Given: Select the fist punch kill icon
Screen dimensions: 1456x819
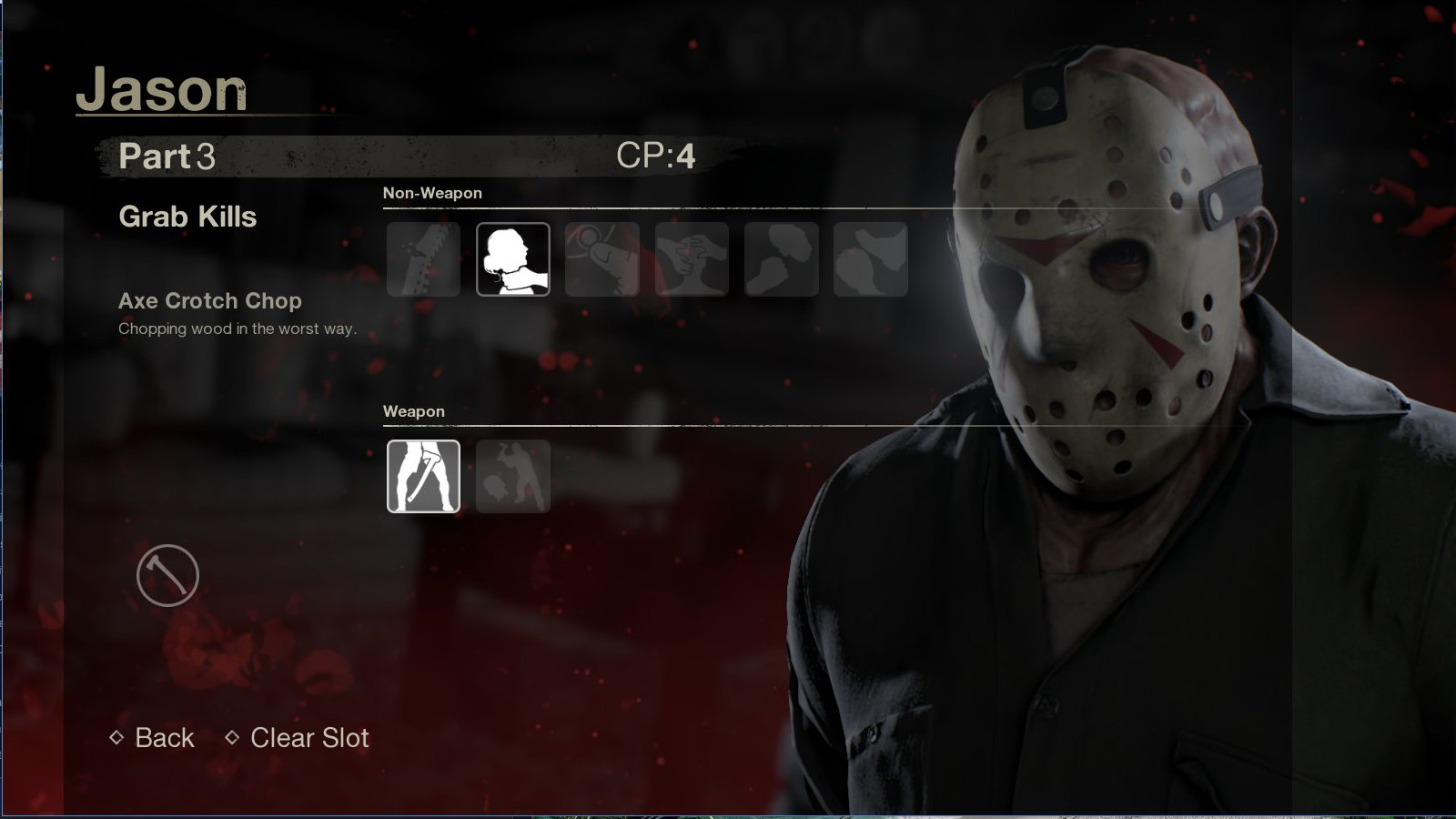Looking at the screenshot, I should click(x=781, y=260).
